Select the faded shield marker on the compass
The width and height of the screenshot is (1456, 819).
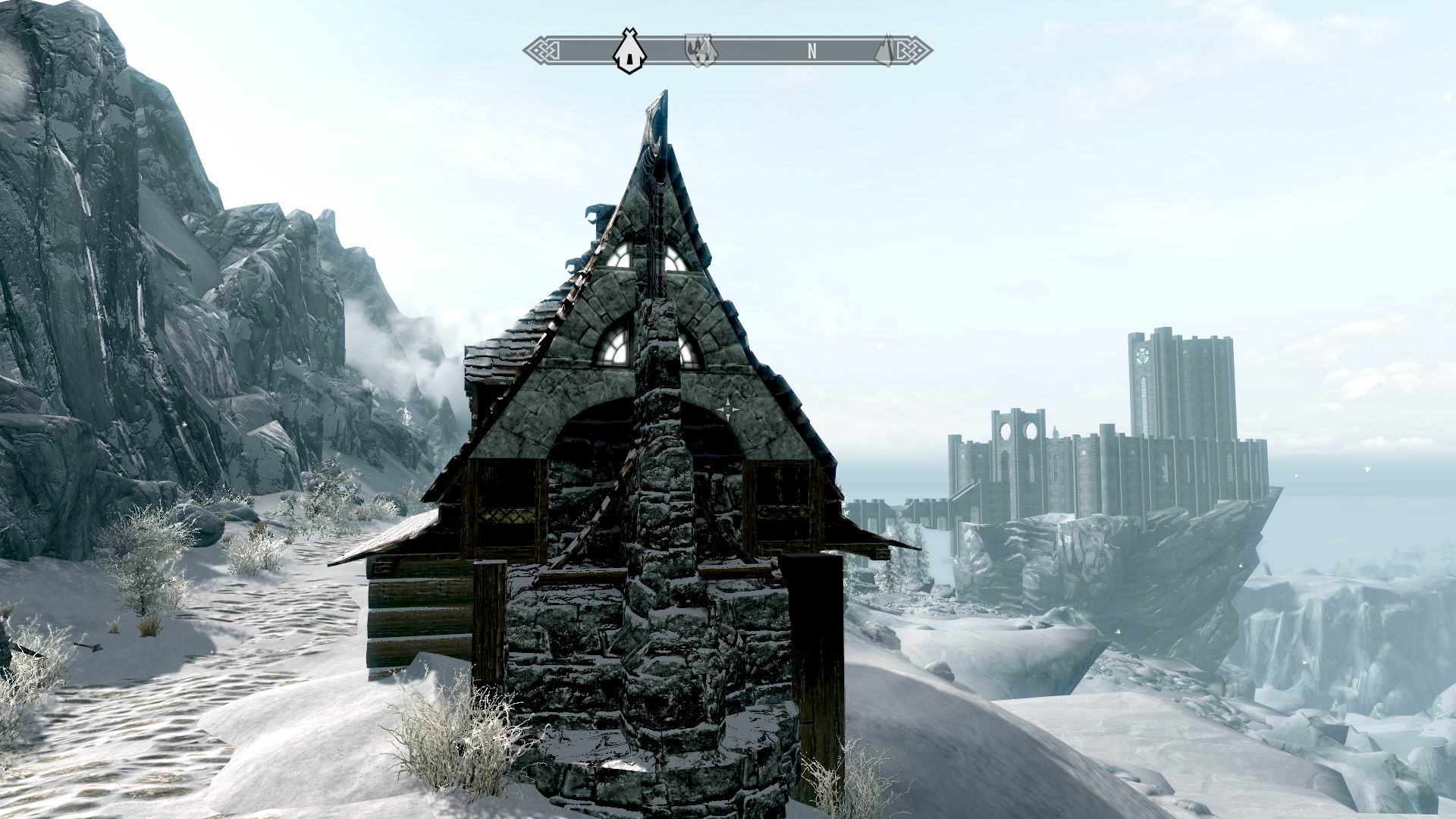pyautogui.click(x=701, y=51)
